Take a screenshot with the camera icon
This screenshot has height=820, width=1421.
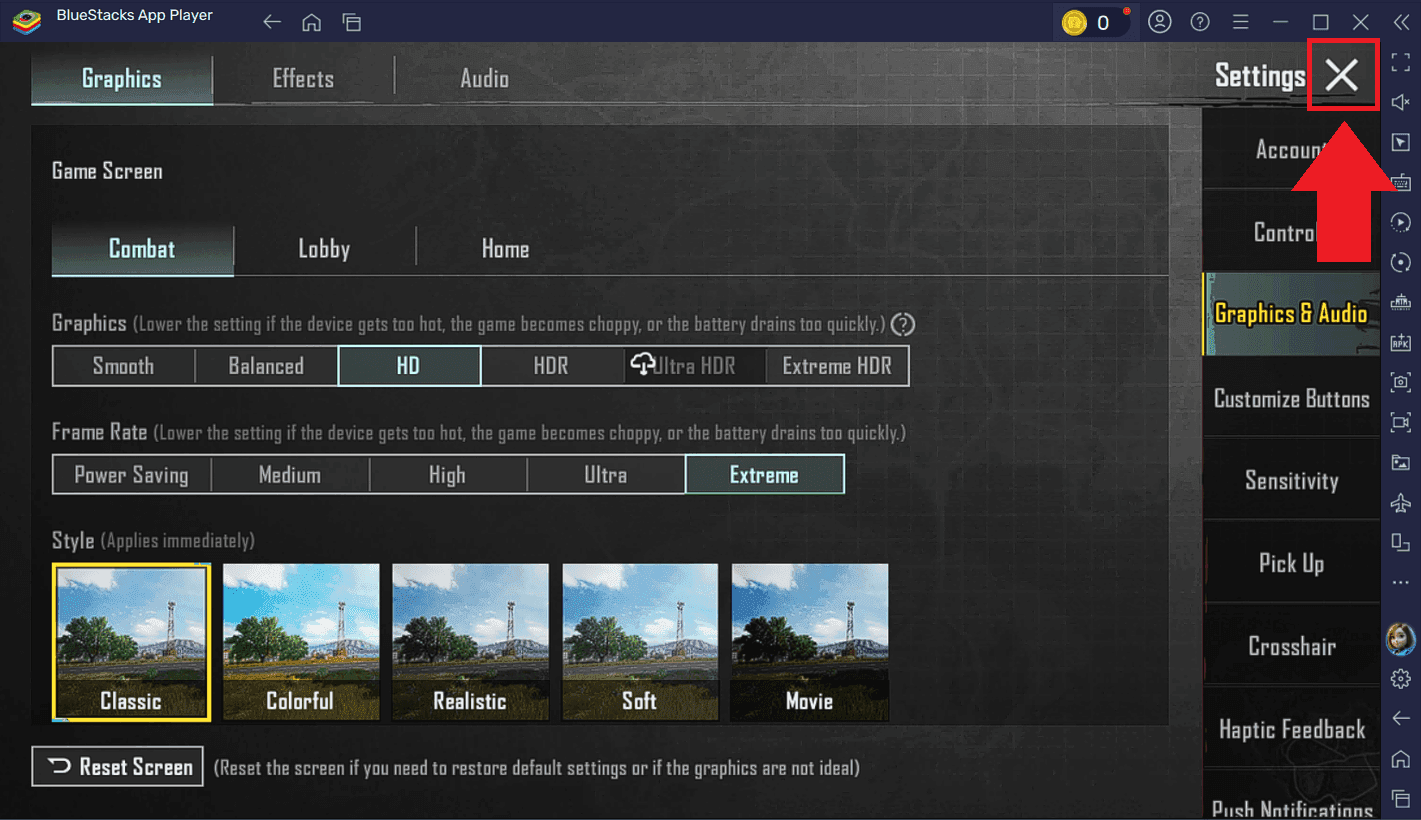pyautogui.click(x=1400, y=382)
